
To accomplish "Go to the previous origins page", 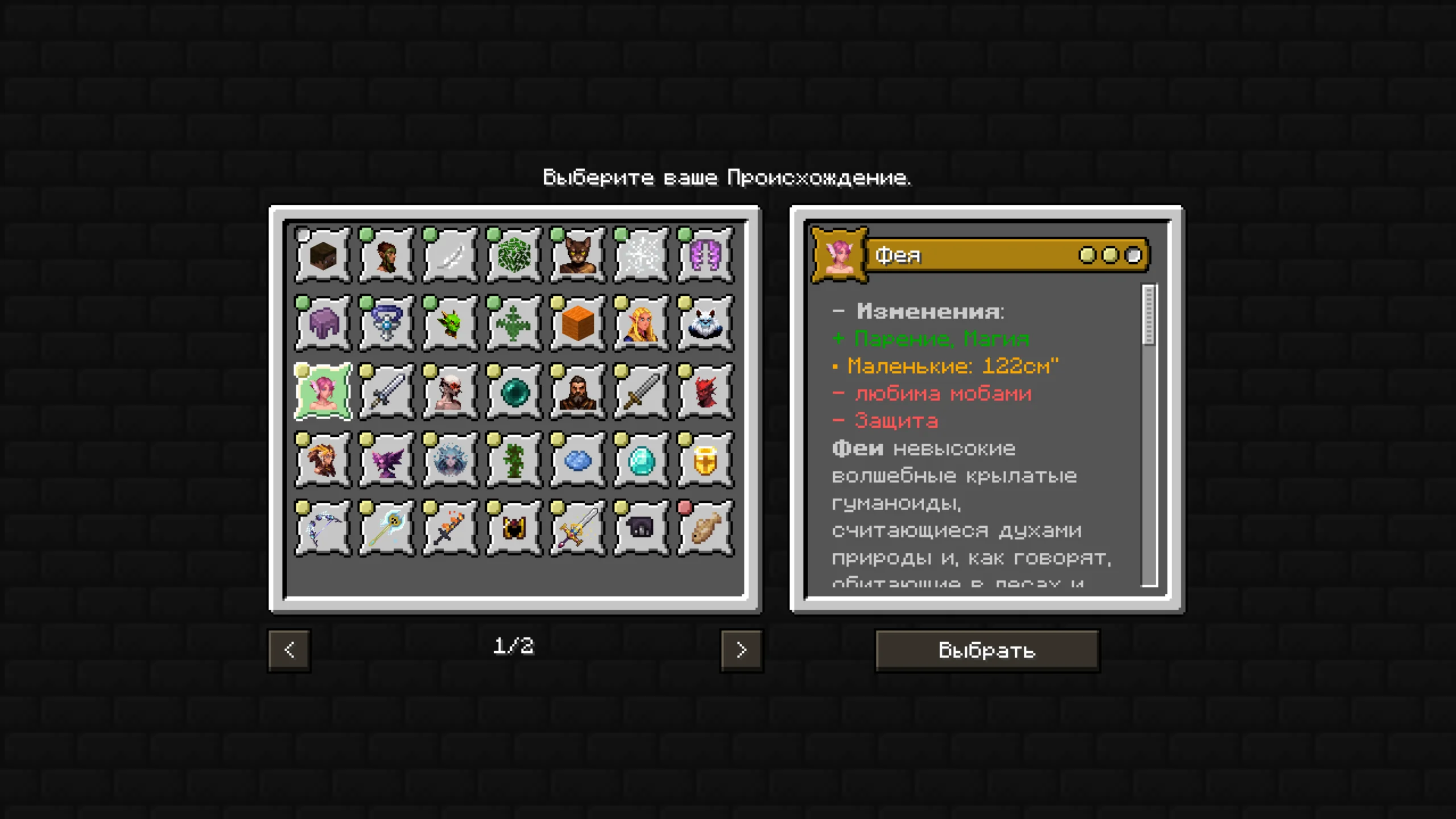I will (x=289, y=650).
